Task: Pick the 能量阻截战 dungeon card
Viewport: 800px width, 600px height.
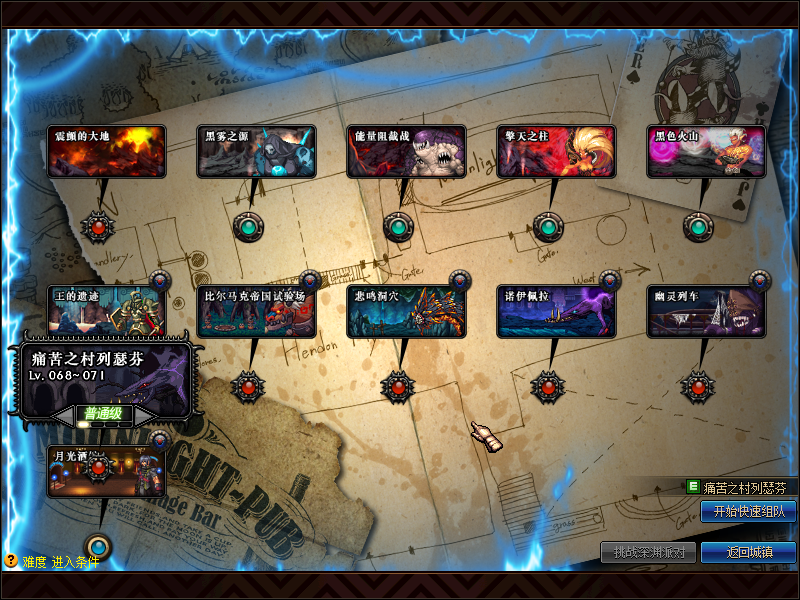Action: coord(406,152)
